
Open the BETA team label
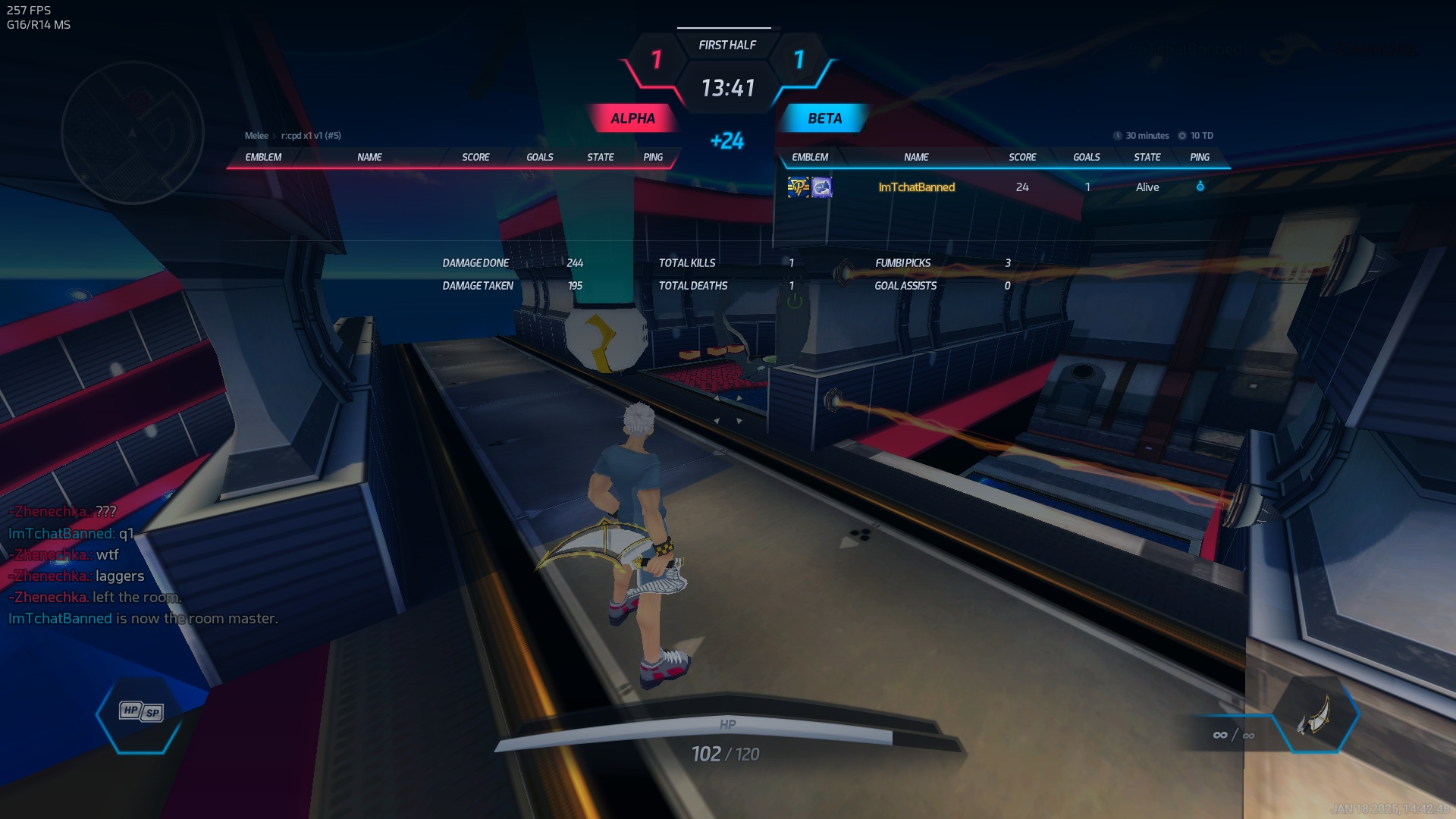824,118
